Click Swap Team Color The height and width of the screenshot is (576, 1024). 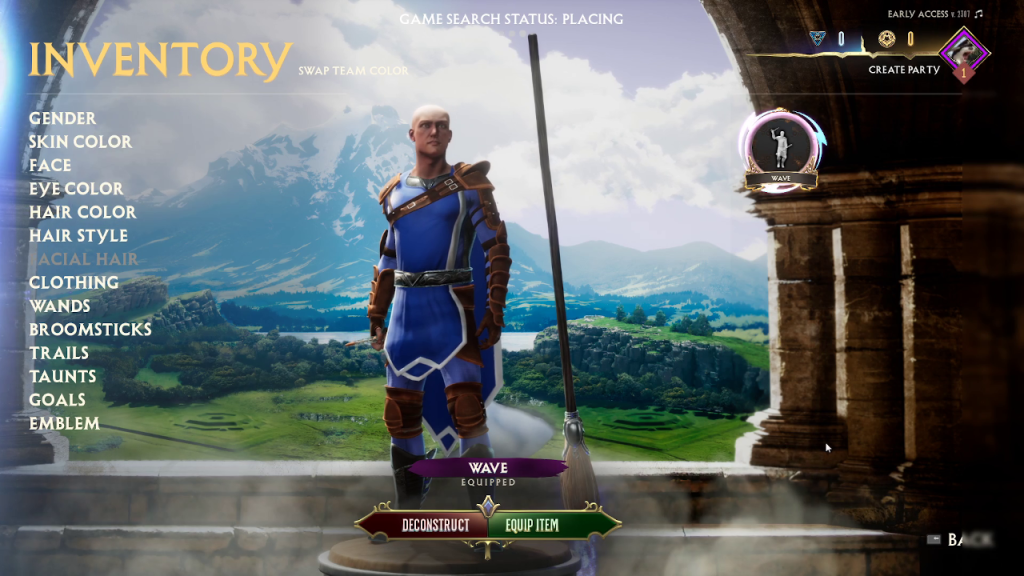click(x=353, y=71)
